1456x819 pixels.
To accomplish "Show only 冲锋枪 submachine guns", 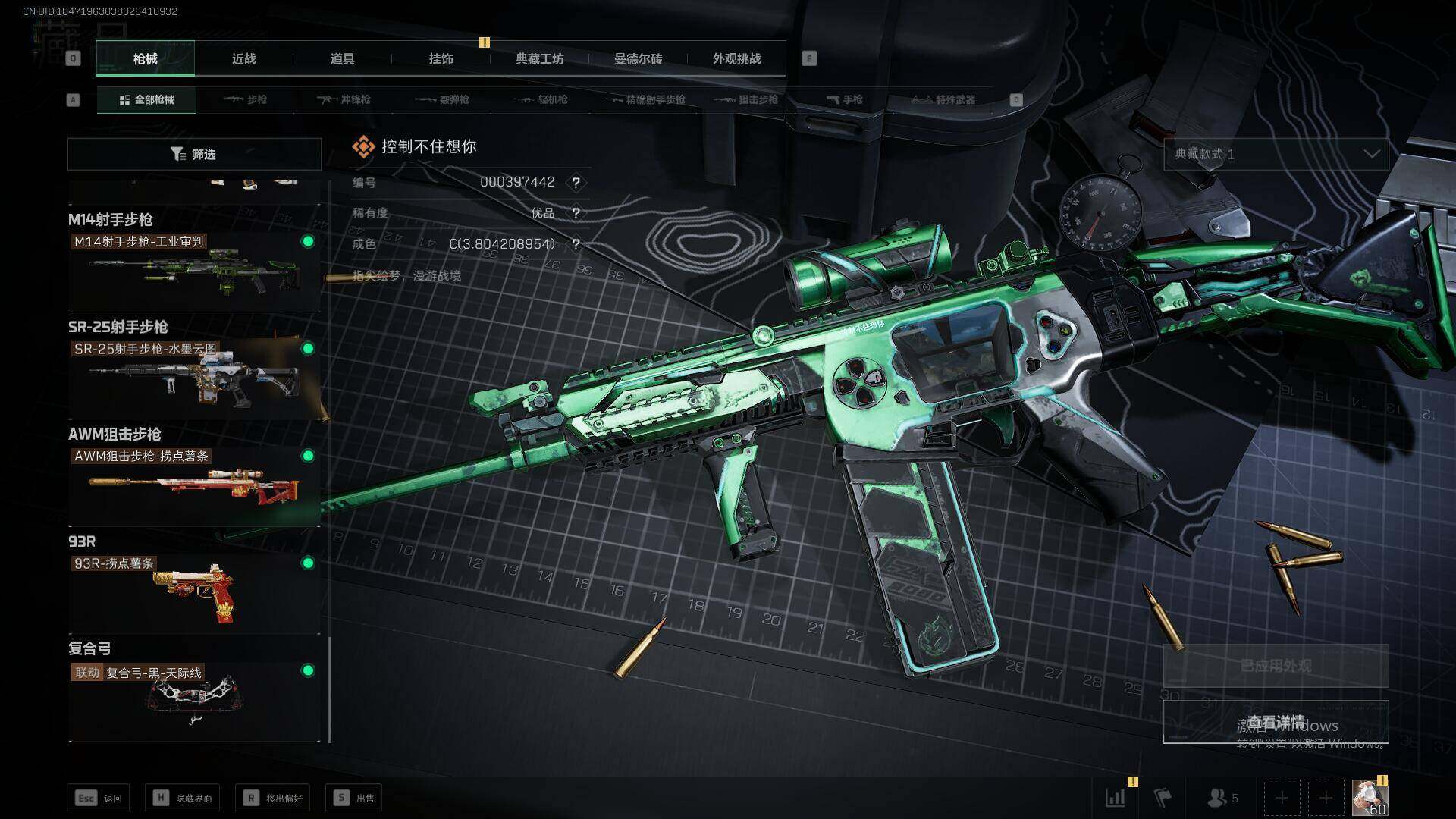I will click(x=344, y=99).
